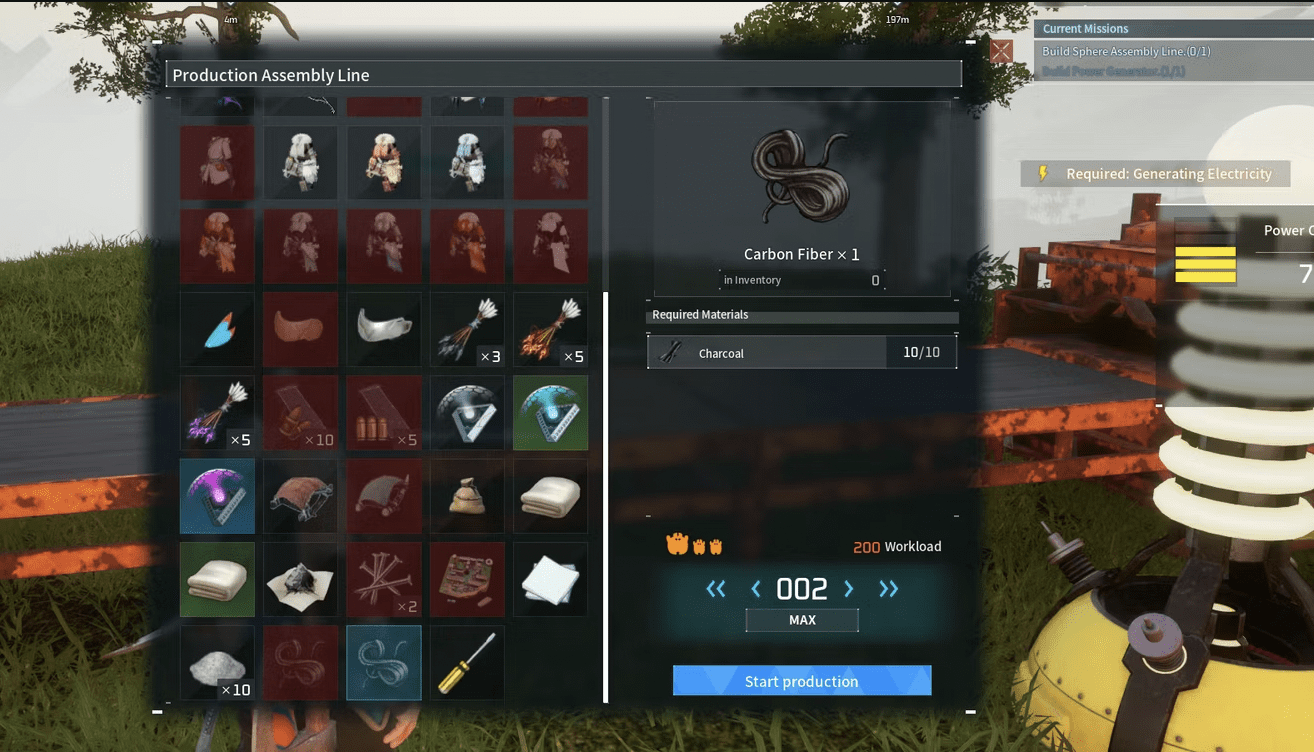Choose the blue and orange feather recipe
This screenshot has width=1314, height=752.
[217, 329]
